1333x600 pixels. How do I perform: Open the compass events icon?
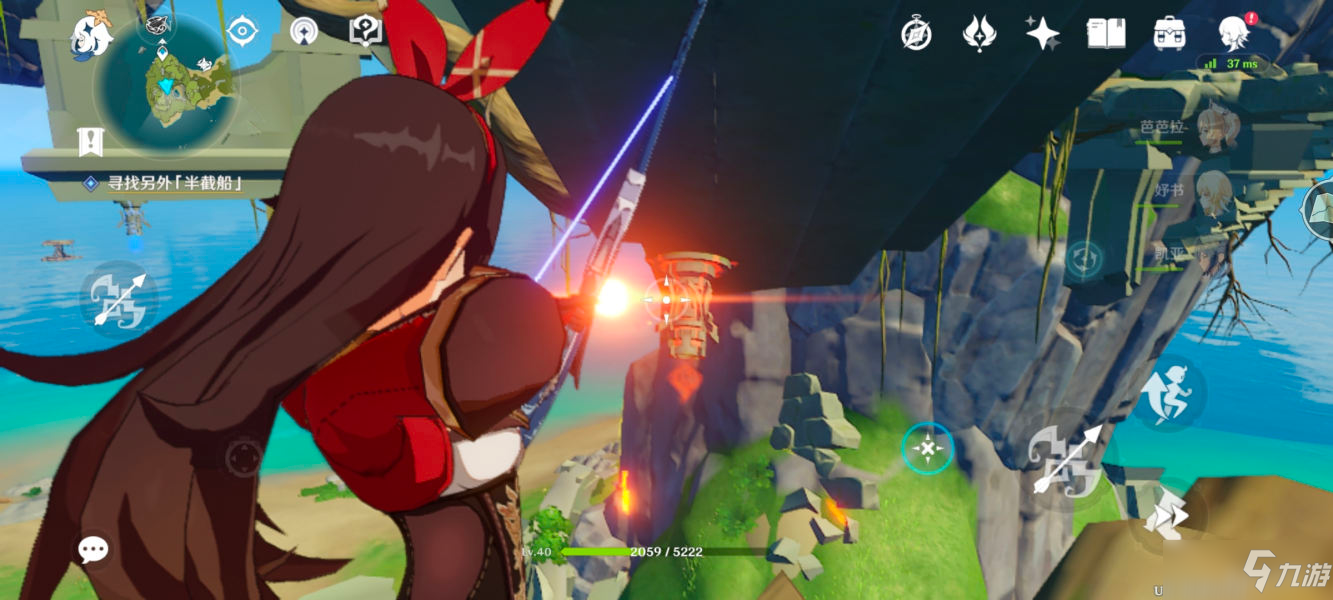916,34
